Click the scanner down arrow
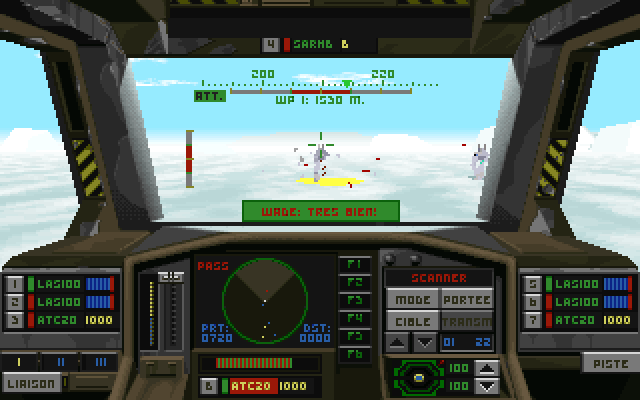640x400 pixels. pyautogui.click(x=423, y=342)
